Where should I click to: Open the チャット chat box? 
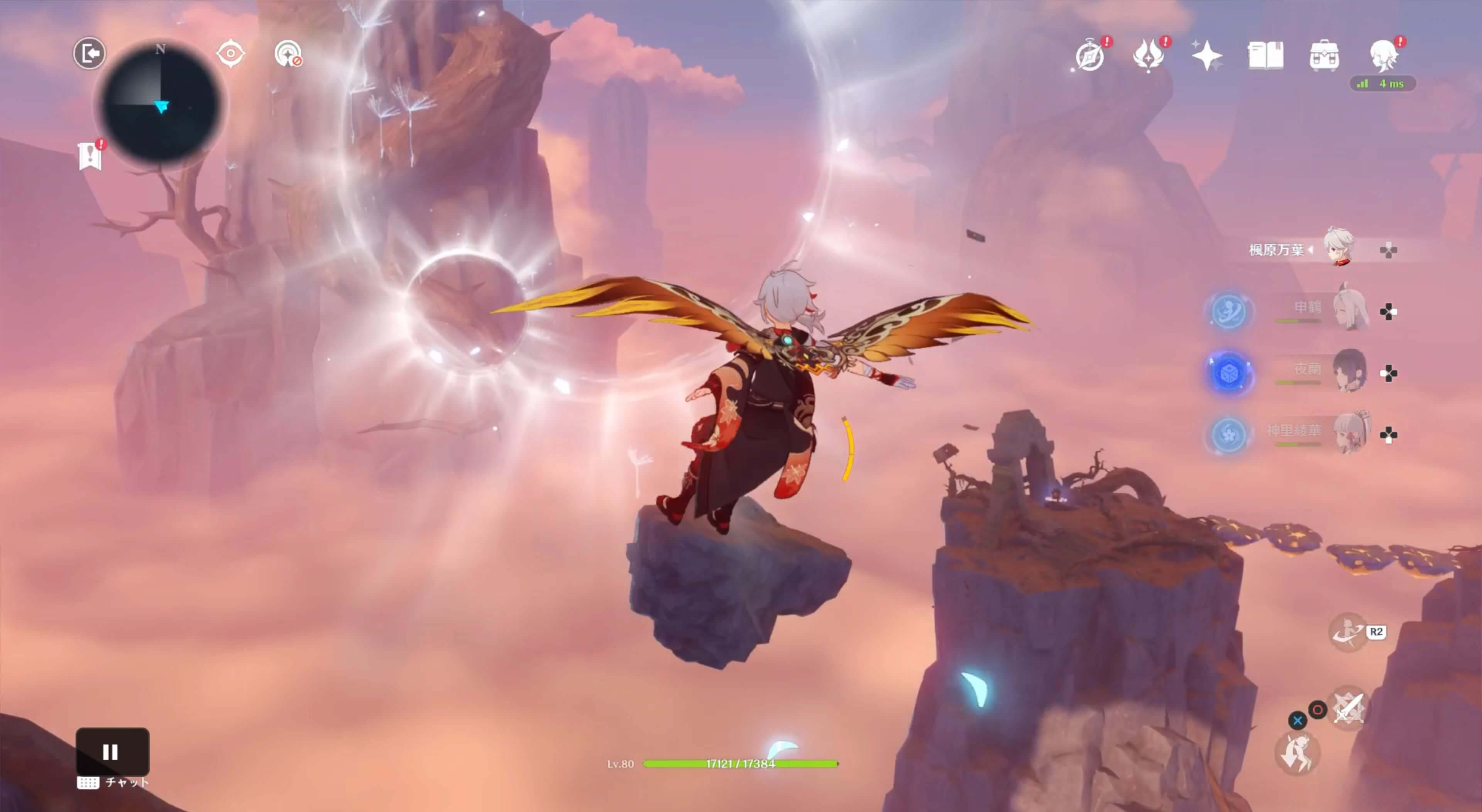(x=113, y=782)
